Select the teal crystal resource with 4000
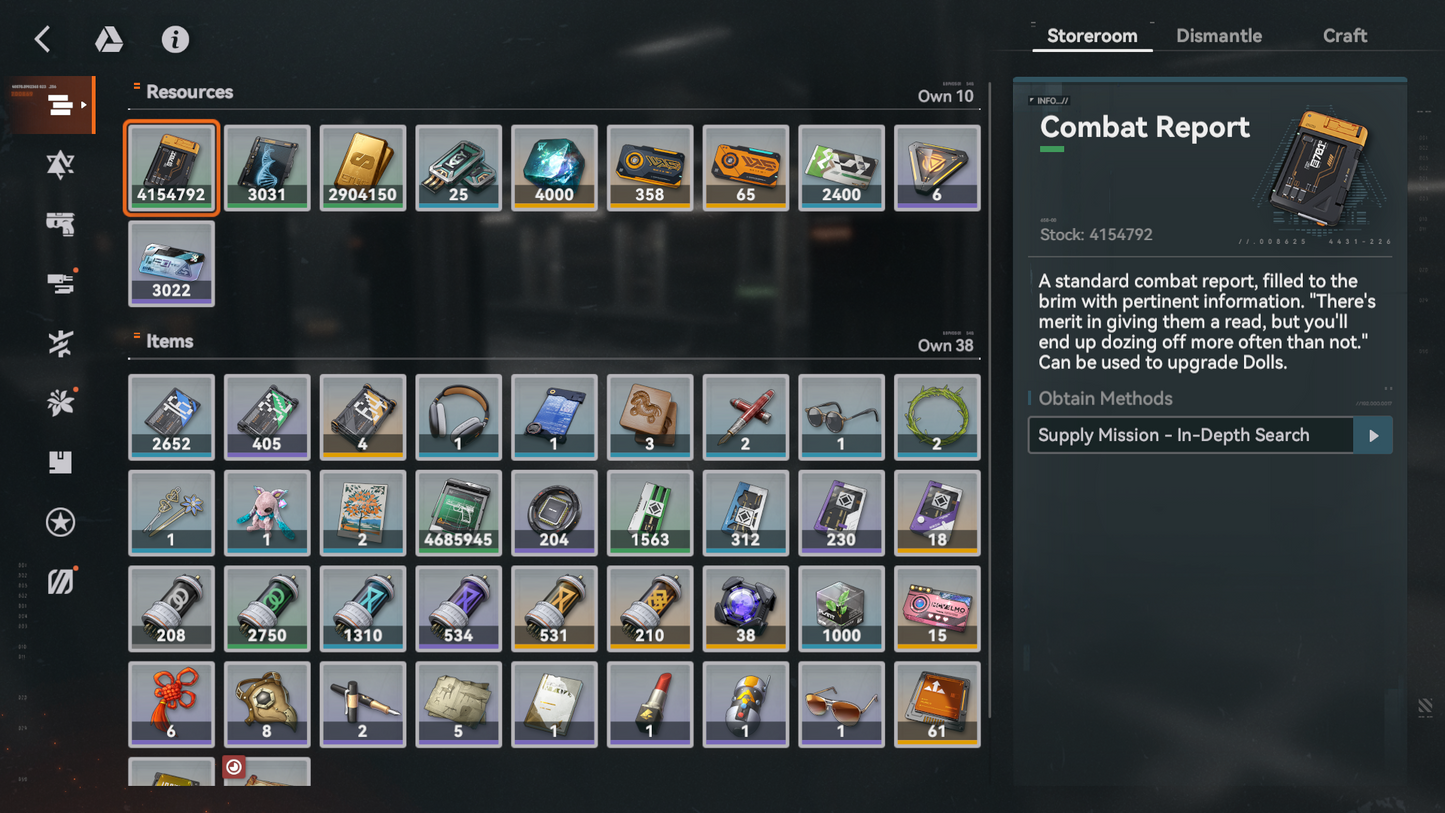1445x813 pixels. [554, 167]
